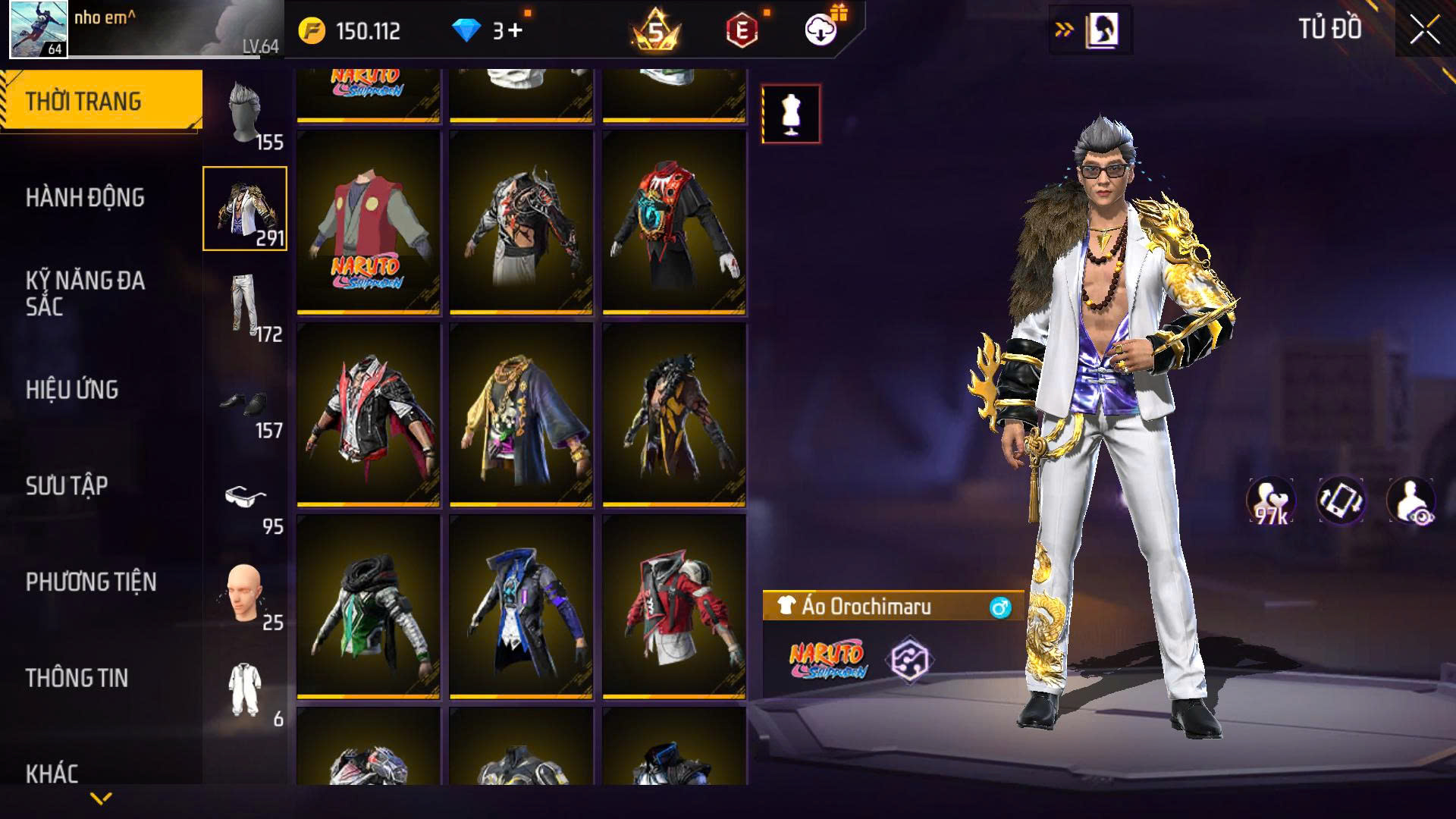Select the red jacket with white hood
The width and height of the screenshot is (1456, 819).
[674, 607]
